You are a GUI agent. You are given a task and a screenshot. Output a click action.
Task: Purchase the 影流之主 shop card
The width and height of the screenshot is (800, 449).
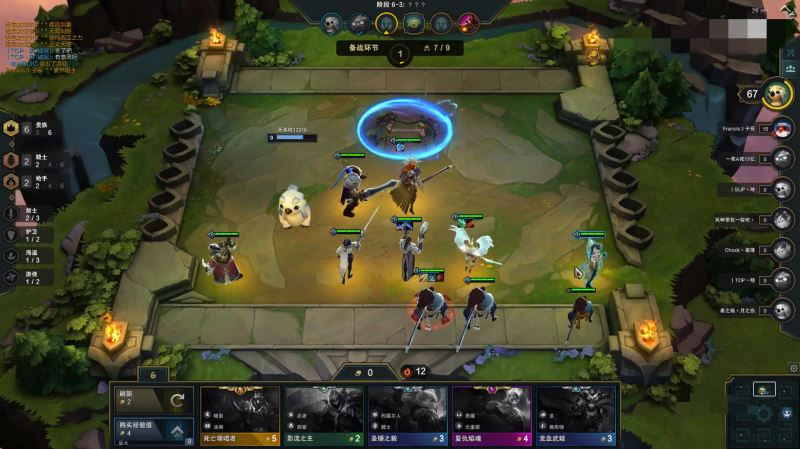[x=324, y=416]
